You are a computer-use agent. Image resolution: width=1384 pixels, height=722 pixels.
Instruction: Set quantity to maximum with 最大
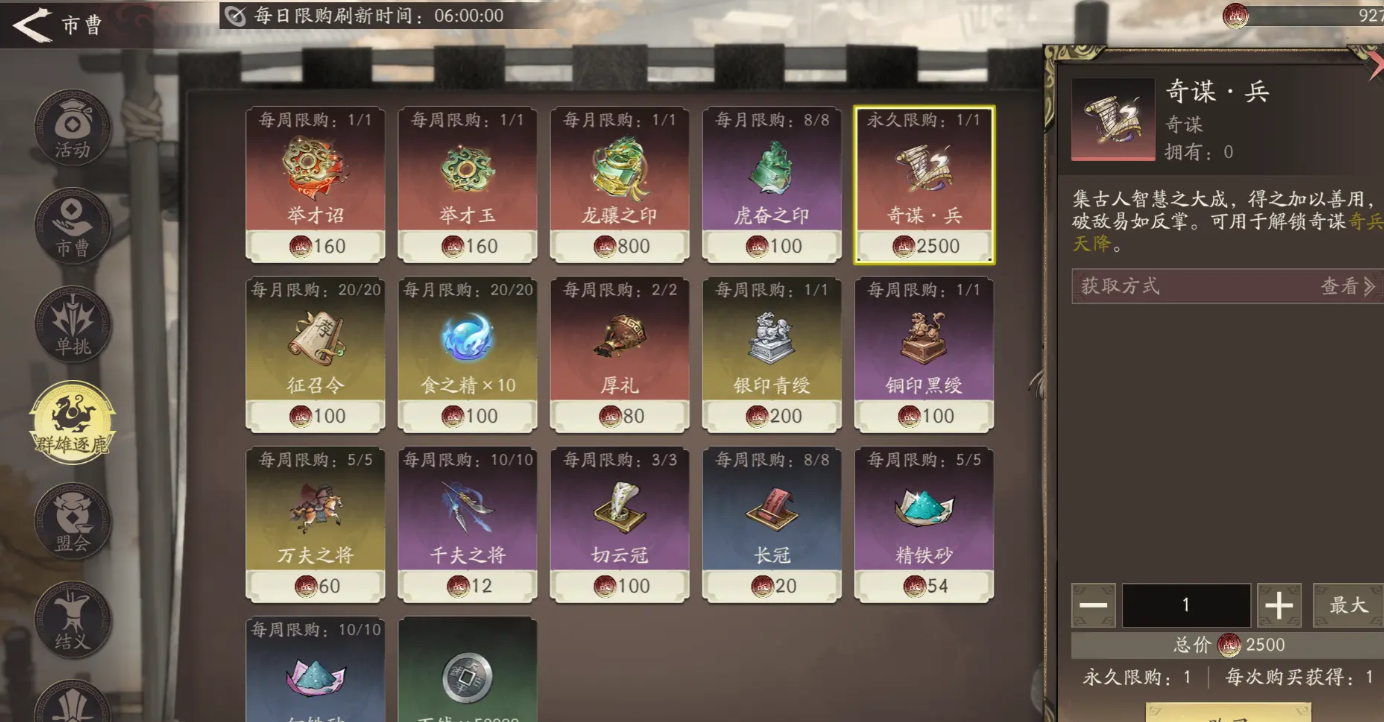click(x=1347, y=605)
